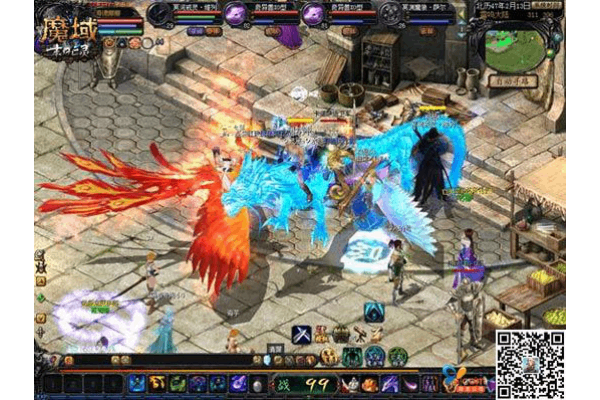Click the QR code in the corner
The width and height of the screenshot is (600, 400).
click(531, 364)
